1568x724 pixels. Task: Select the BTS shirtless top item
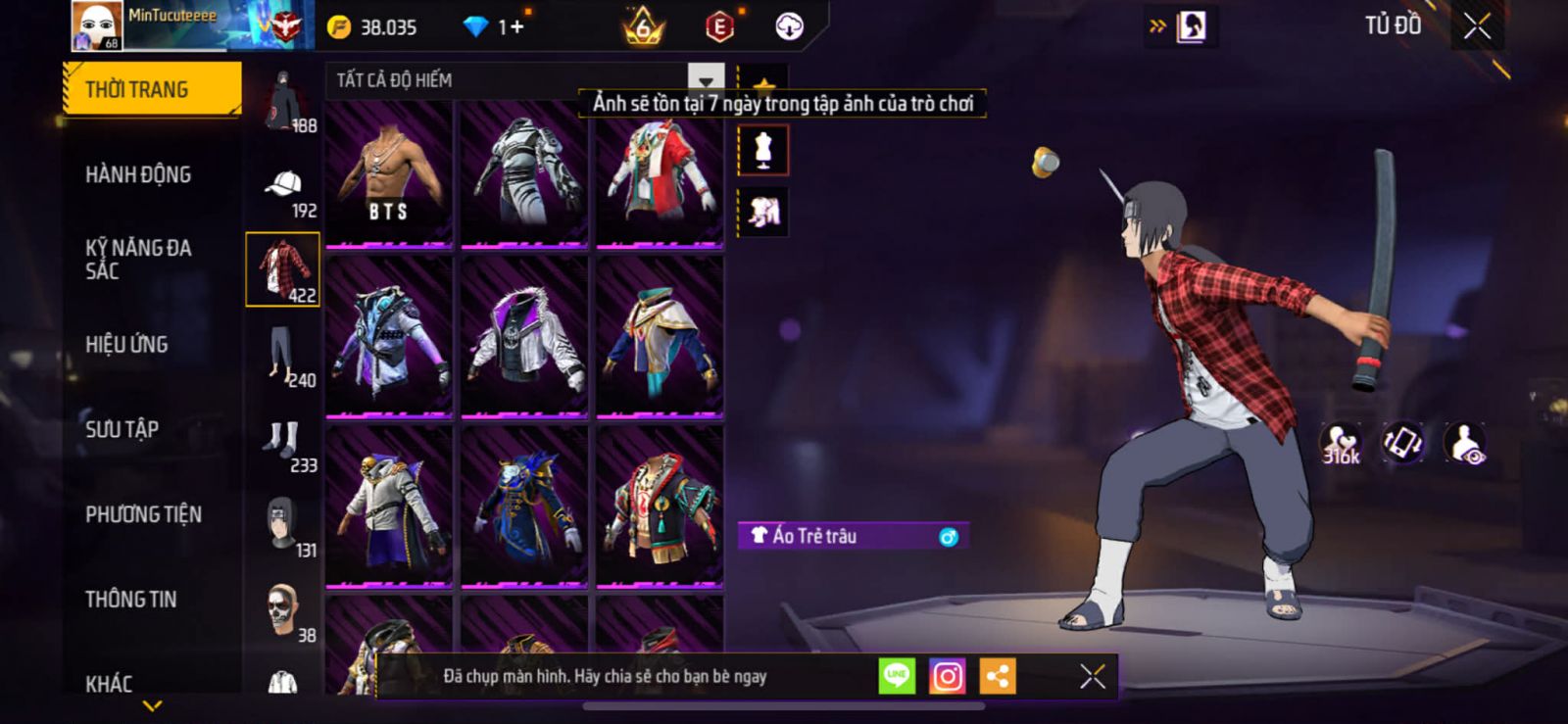[389, 172]
